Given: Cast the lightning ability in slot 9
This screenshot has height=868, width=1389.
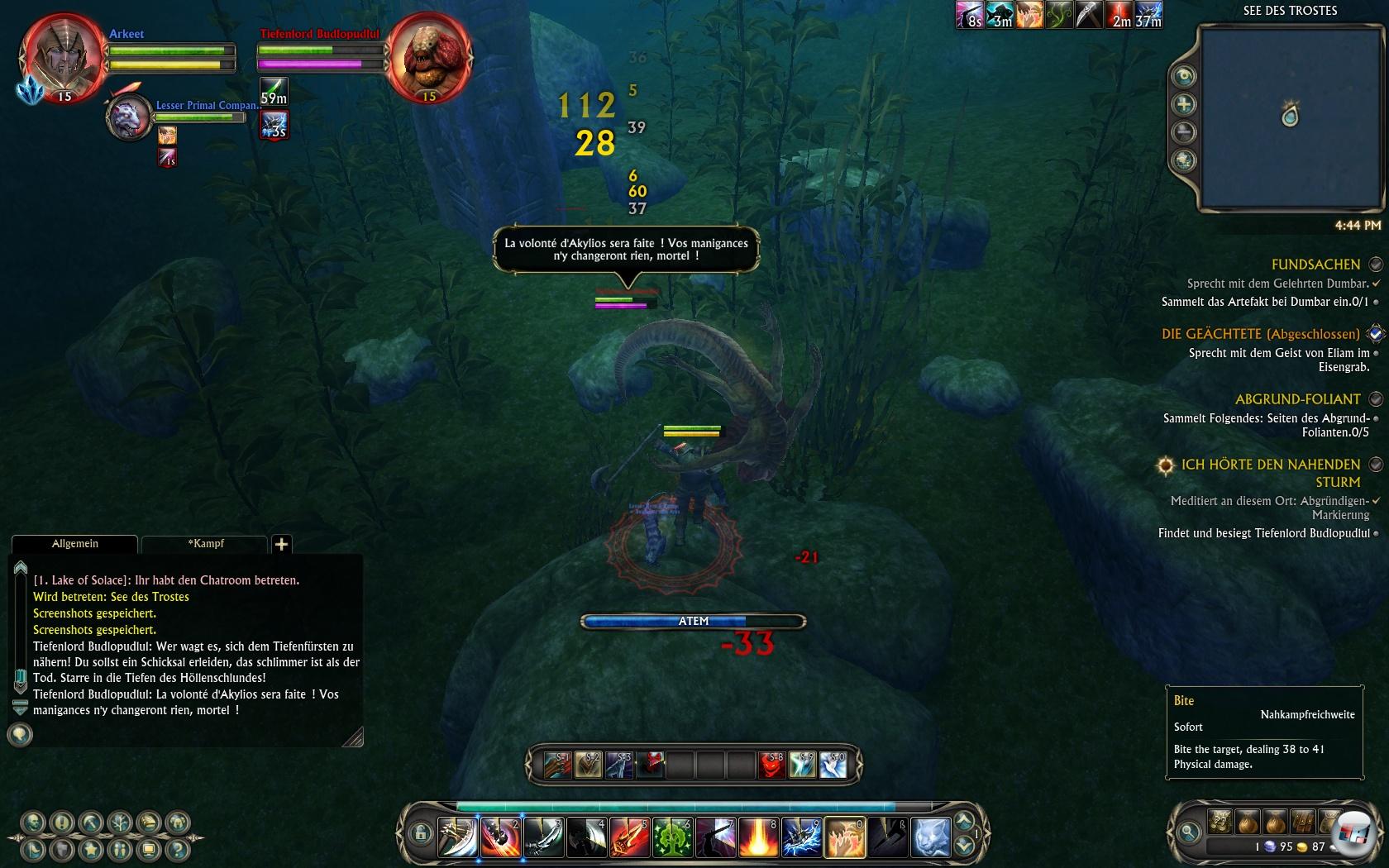Looking at the screenshot, I should point(801,837).
